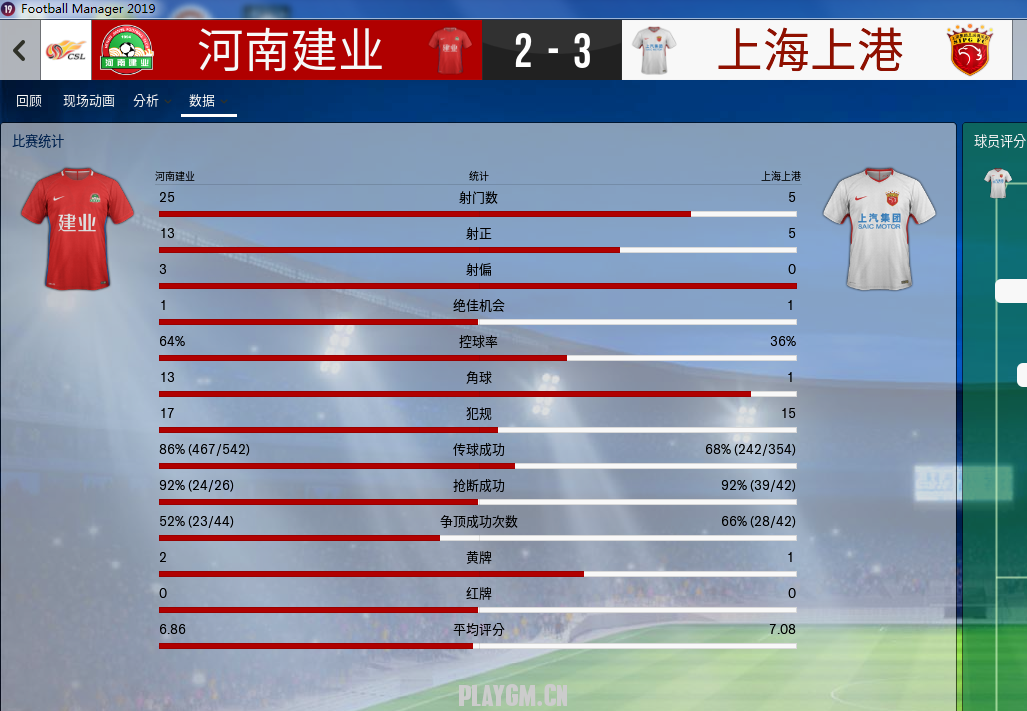Open the 河南建业 club badge
The image size is (1027, 711).
(125, 51)
